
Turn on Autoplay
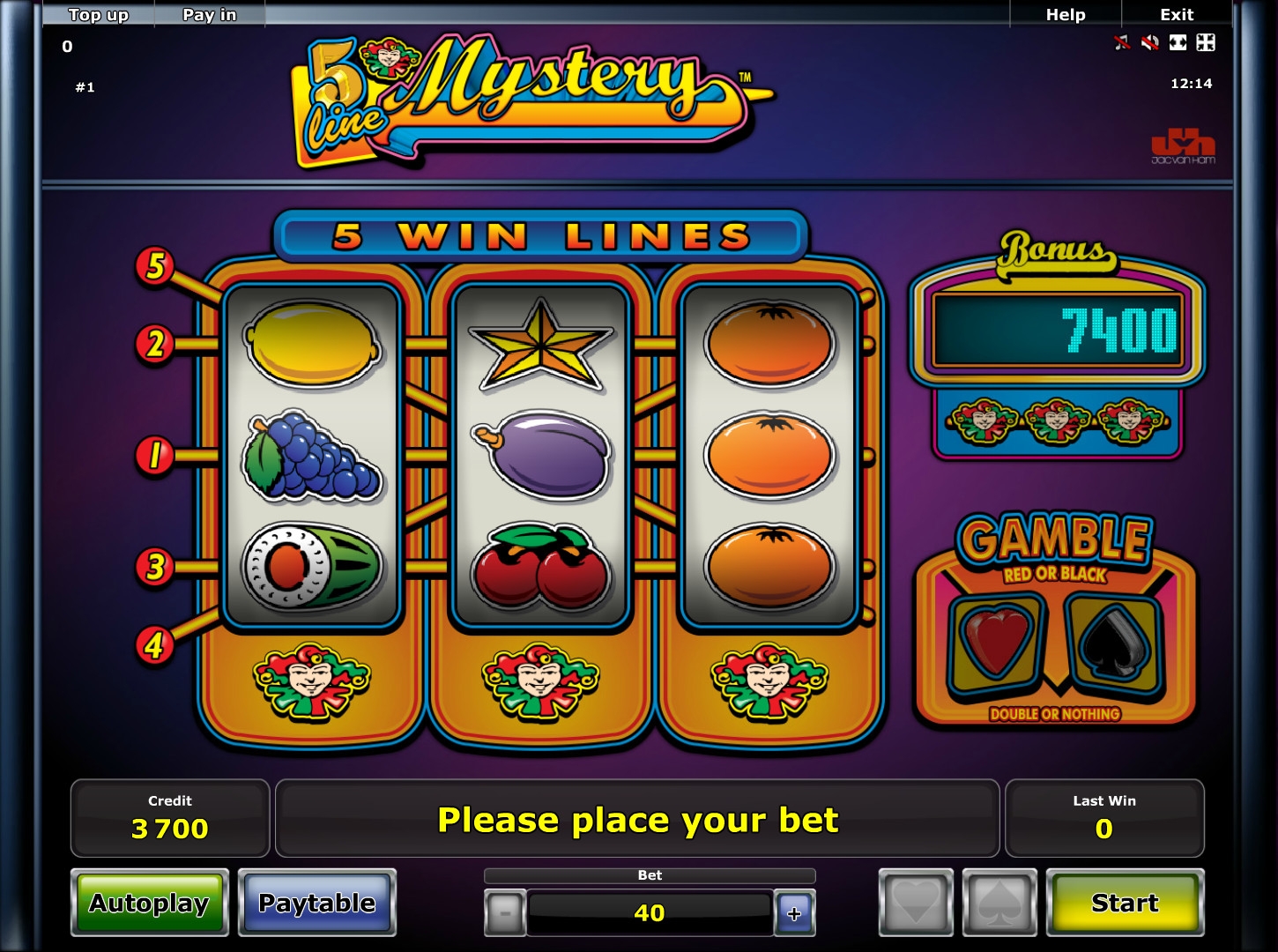pos(149,903)
